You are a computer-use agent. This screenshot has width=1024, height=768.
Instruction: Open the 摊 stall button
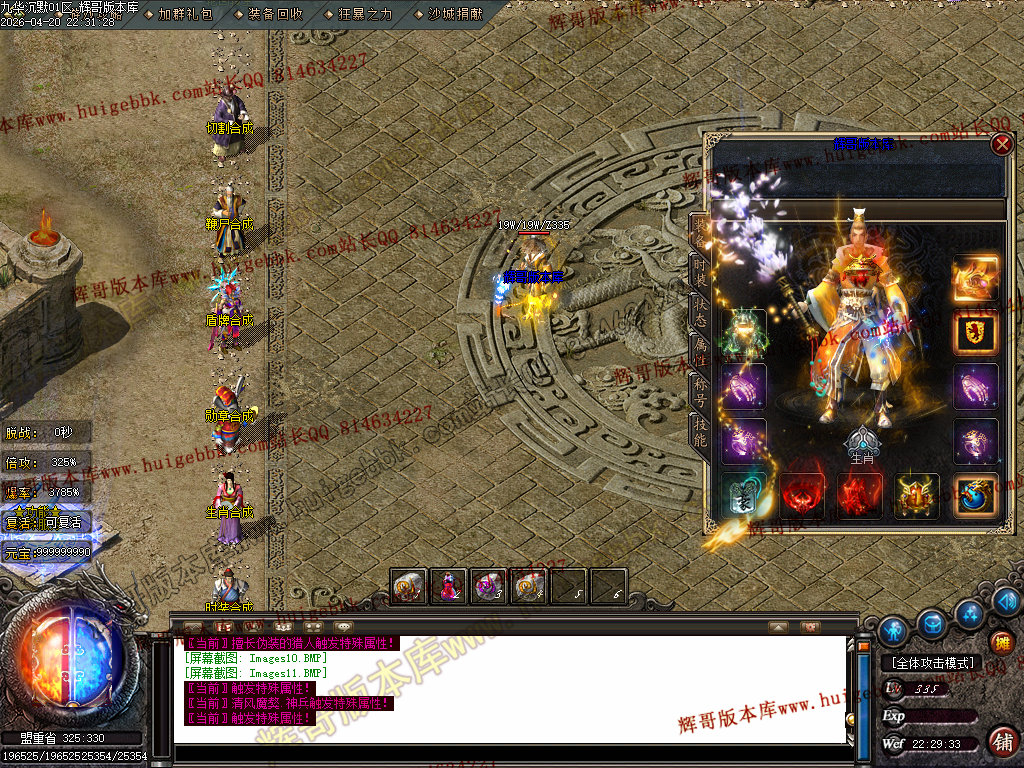(x=1003, y=643)
